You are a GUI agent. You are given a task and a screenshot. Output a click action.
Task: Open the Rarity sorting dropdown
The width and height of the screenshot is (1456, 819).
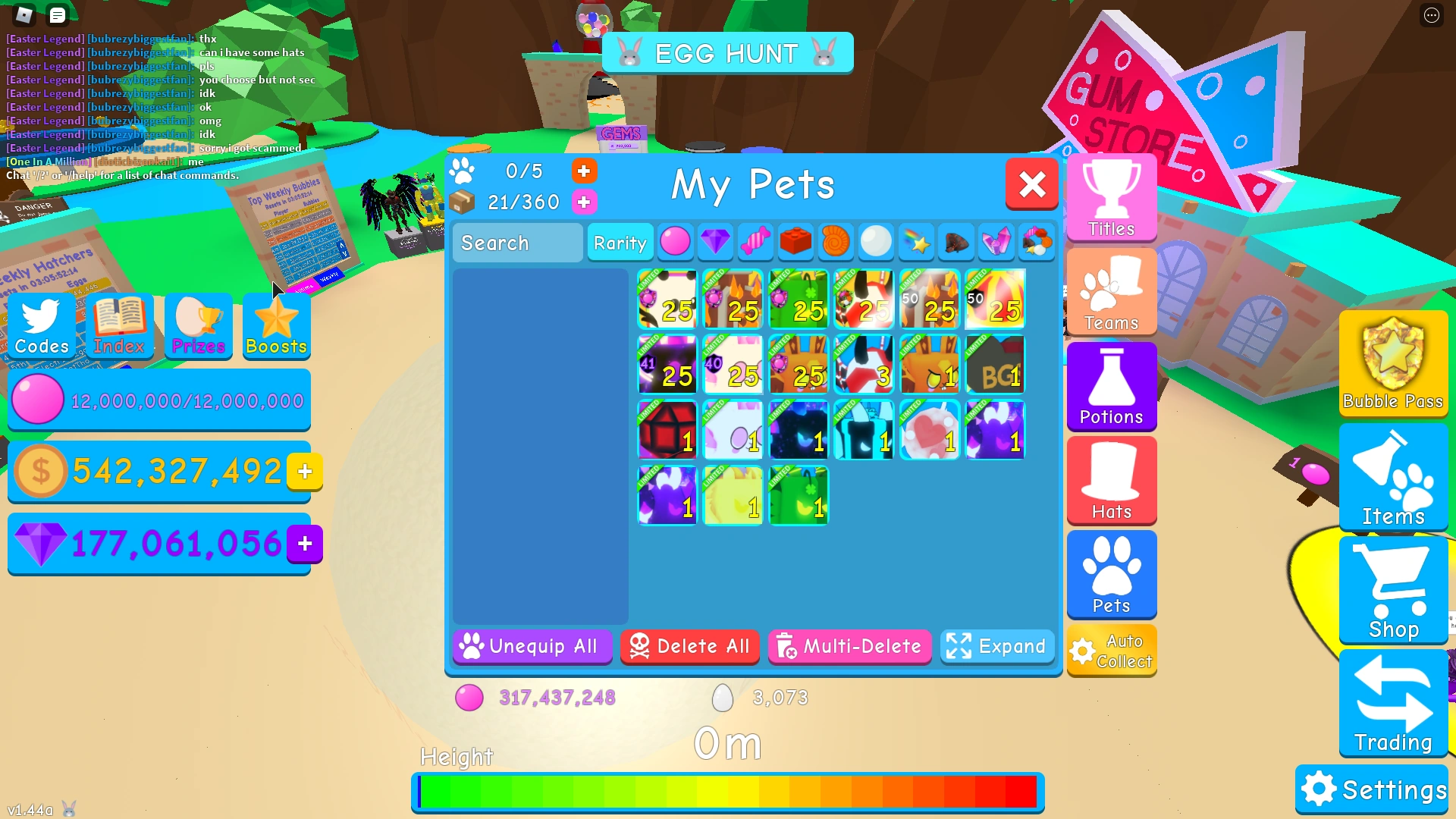[620, 243]
